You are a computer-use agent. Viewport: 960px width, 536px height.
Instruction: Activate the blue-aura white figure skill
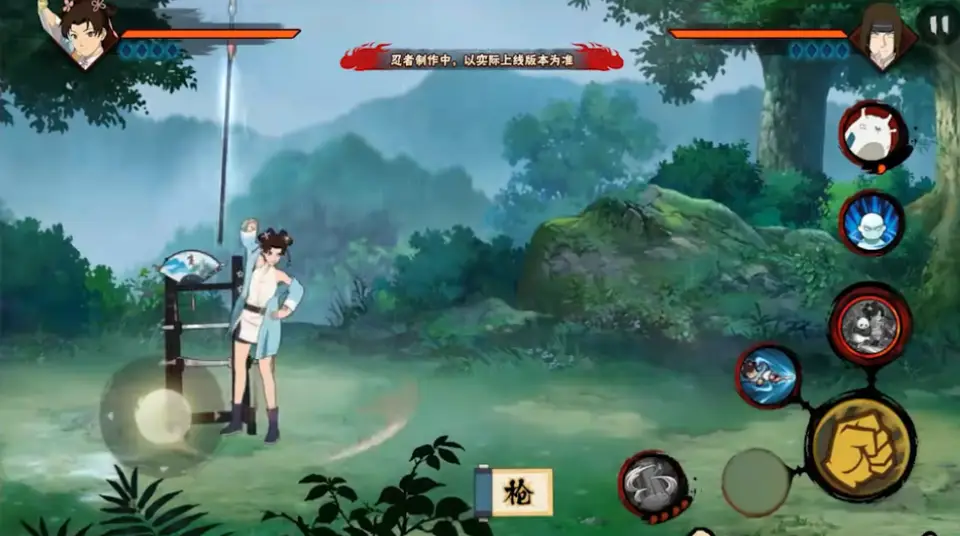click(x=871, y=221)
